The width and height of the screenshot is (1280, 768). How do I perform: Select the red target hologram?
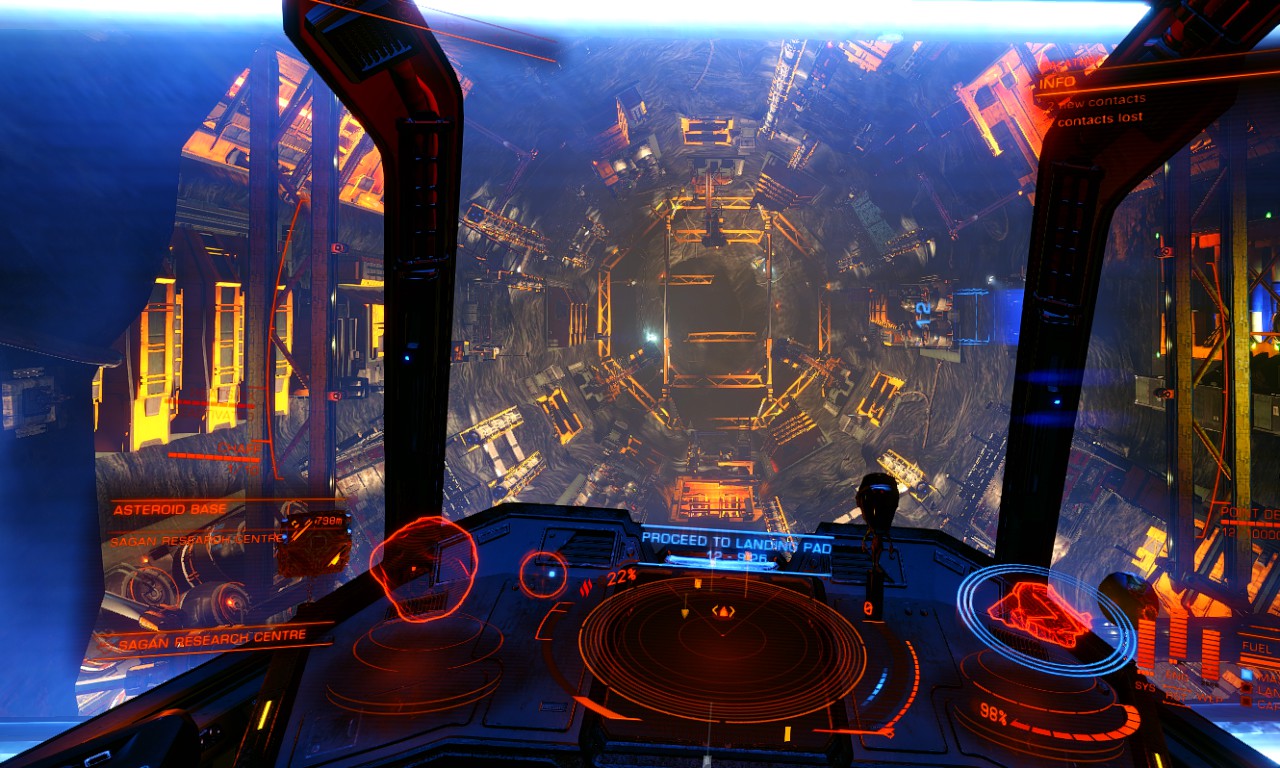[x=423, y=568]
